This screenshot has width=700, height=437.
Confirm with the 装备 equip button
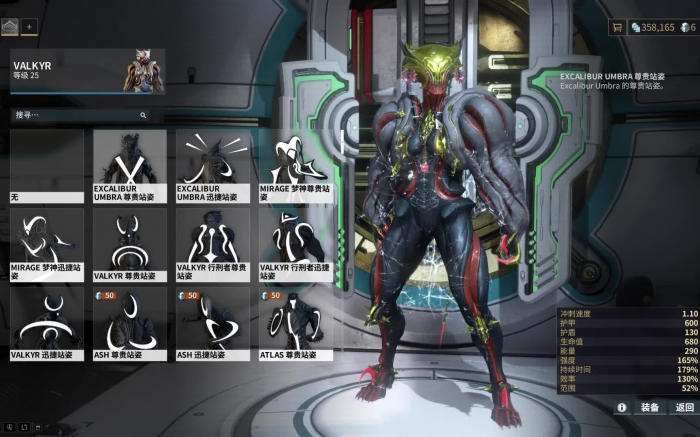[x=649, y=407]
